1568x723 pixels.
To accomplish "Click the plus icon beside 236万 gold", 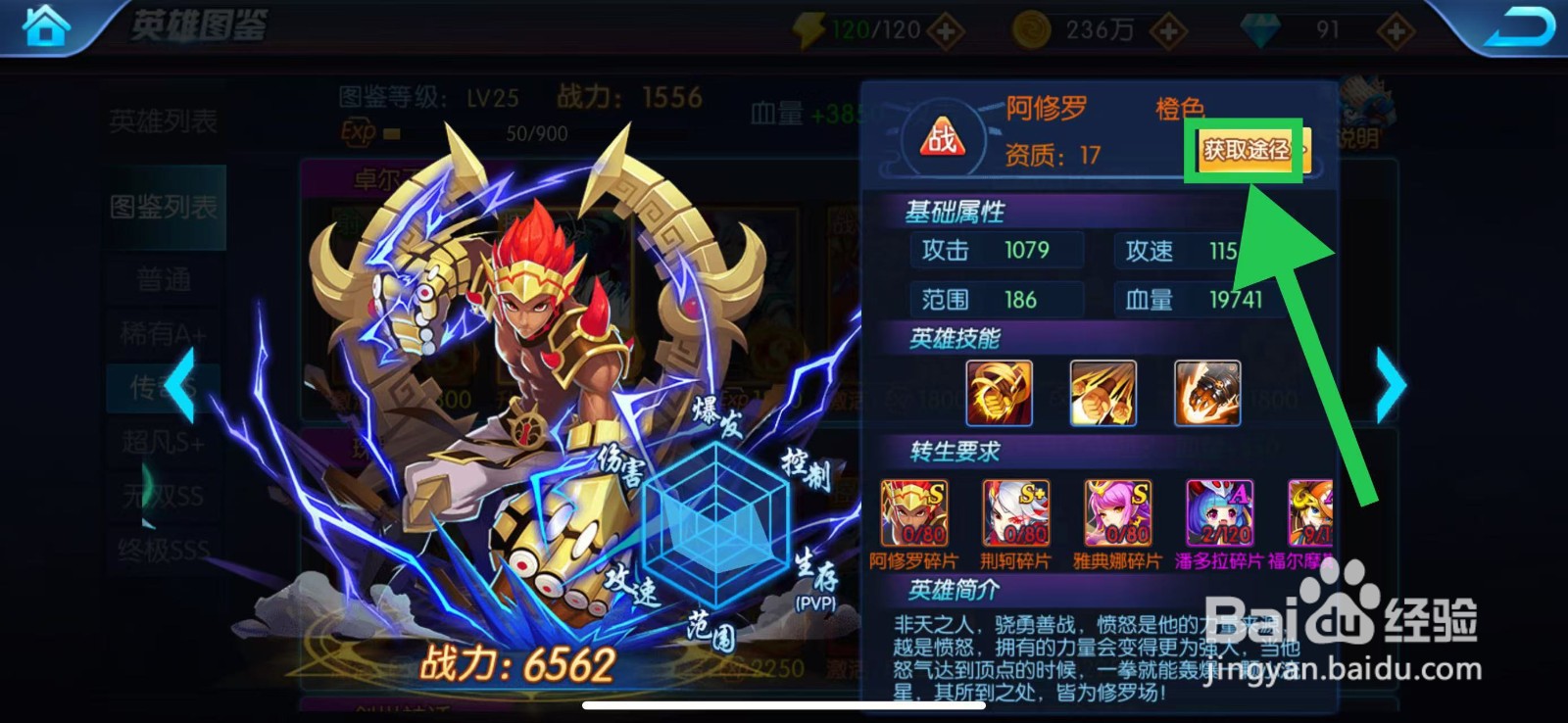I will click(1166, 29).
